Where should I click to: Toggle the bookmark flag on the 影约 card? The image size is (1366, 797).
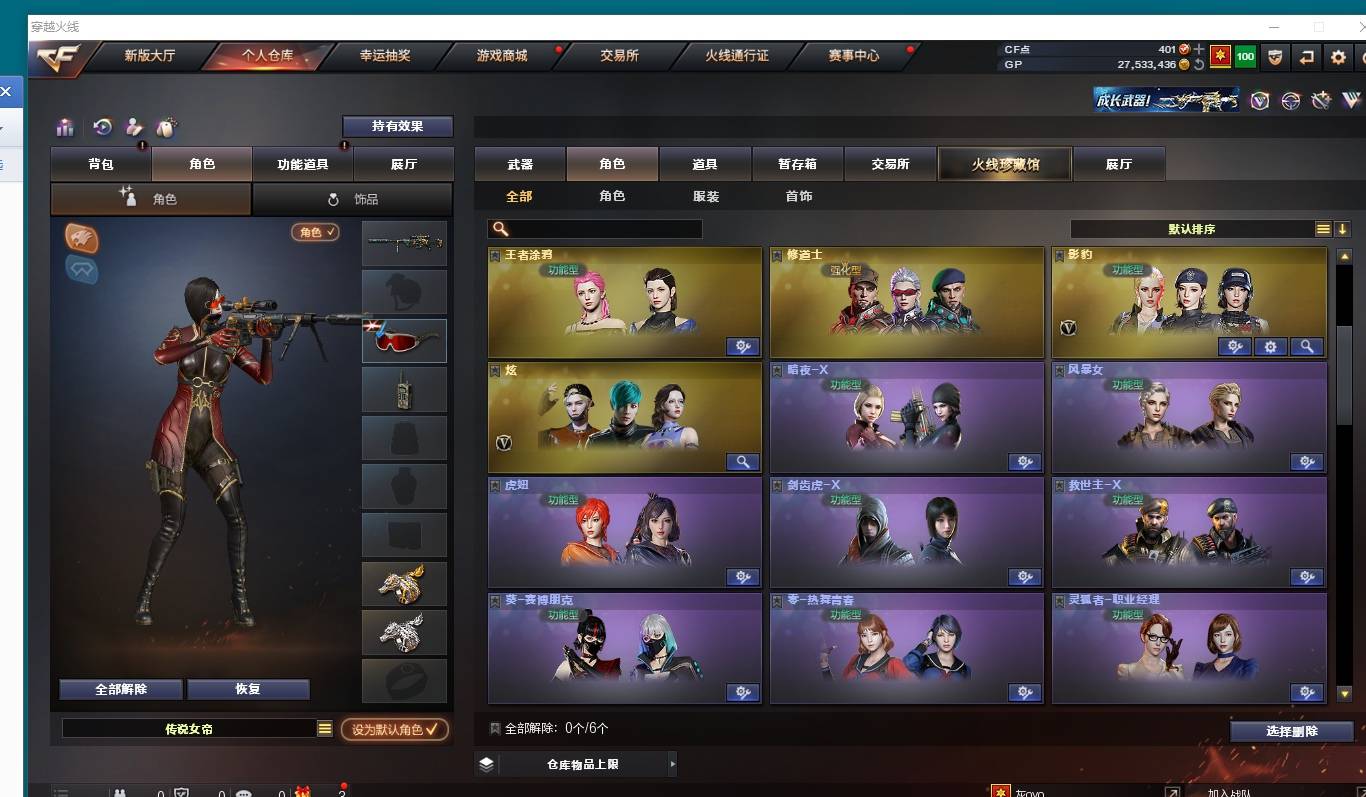pos(1062,254)
